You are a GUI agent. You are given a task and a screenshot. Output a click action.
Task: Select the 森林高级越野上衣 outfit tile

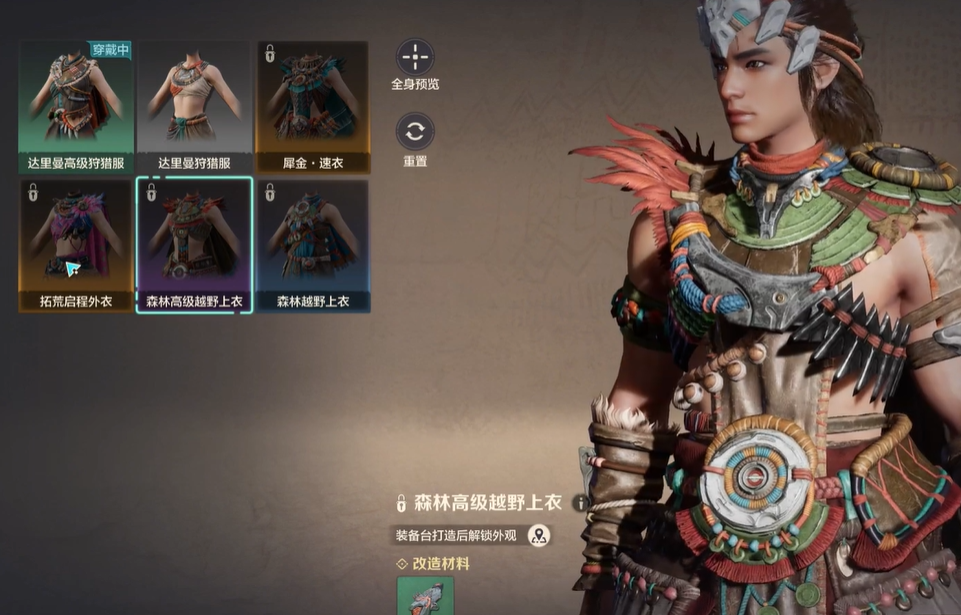point(194,246)
